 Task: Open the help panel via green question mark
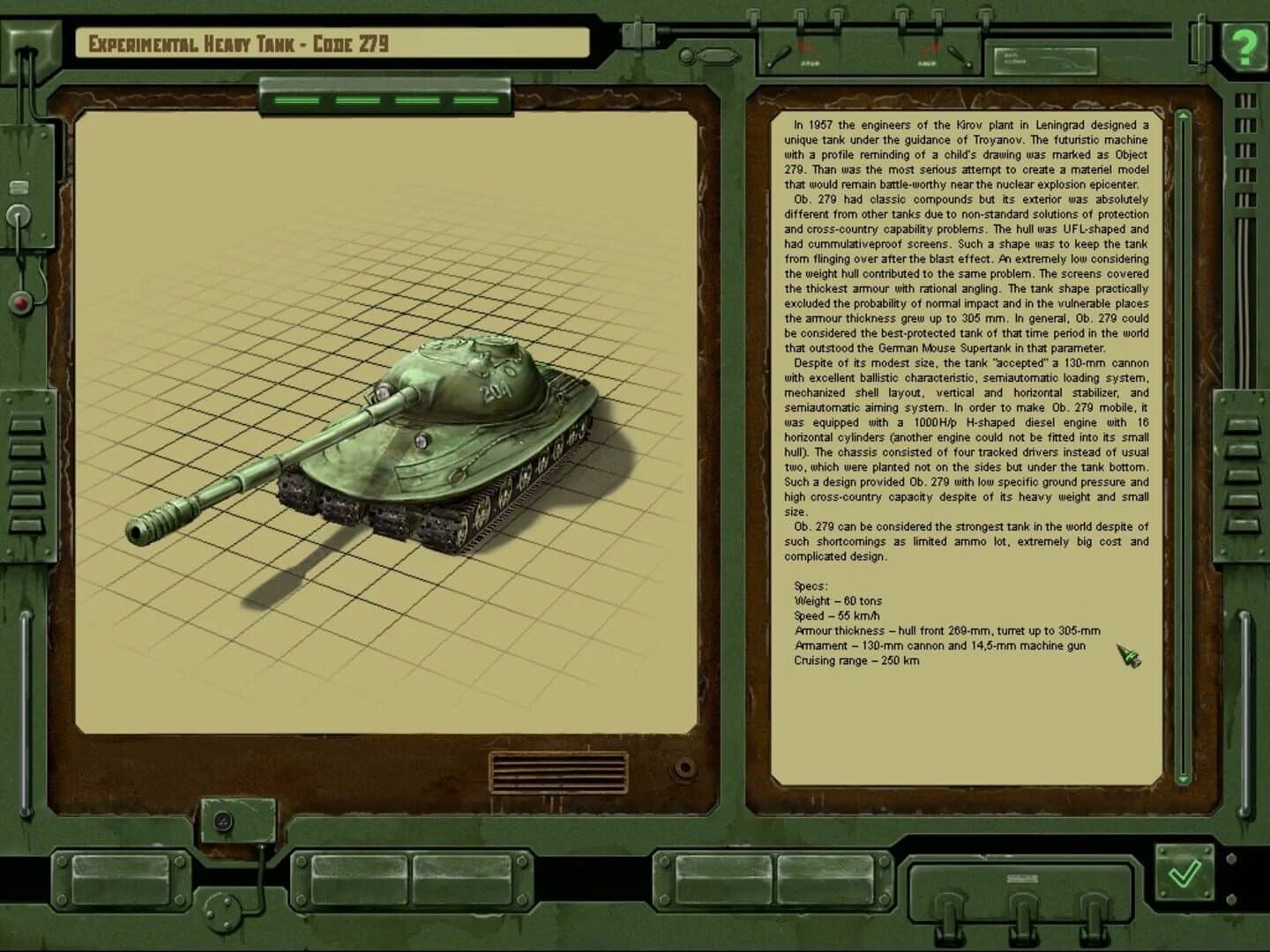[x=1243, y=44]
